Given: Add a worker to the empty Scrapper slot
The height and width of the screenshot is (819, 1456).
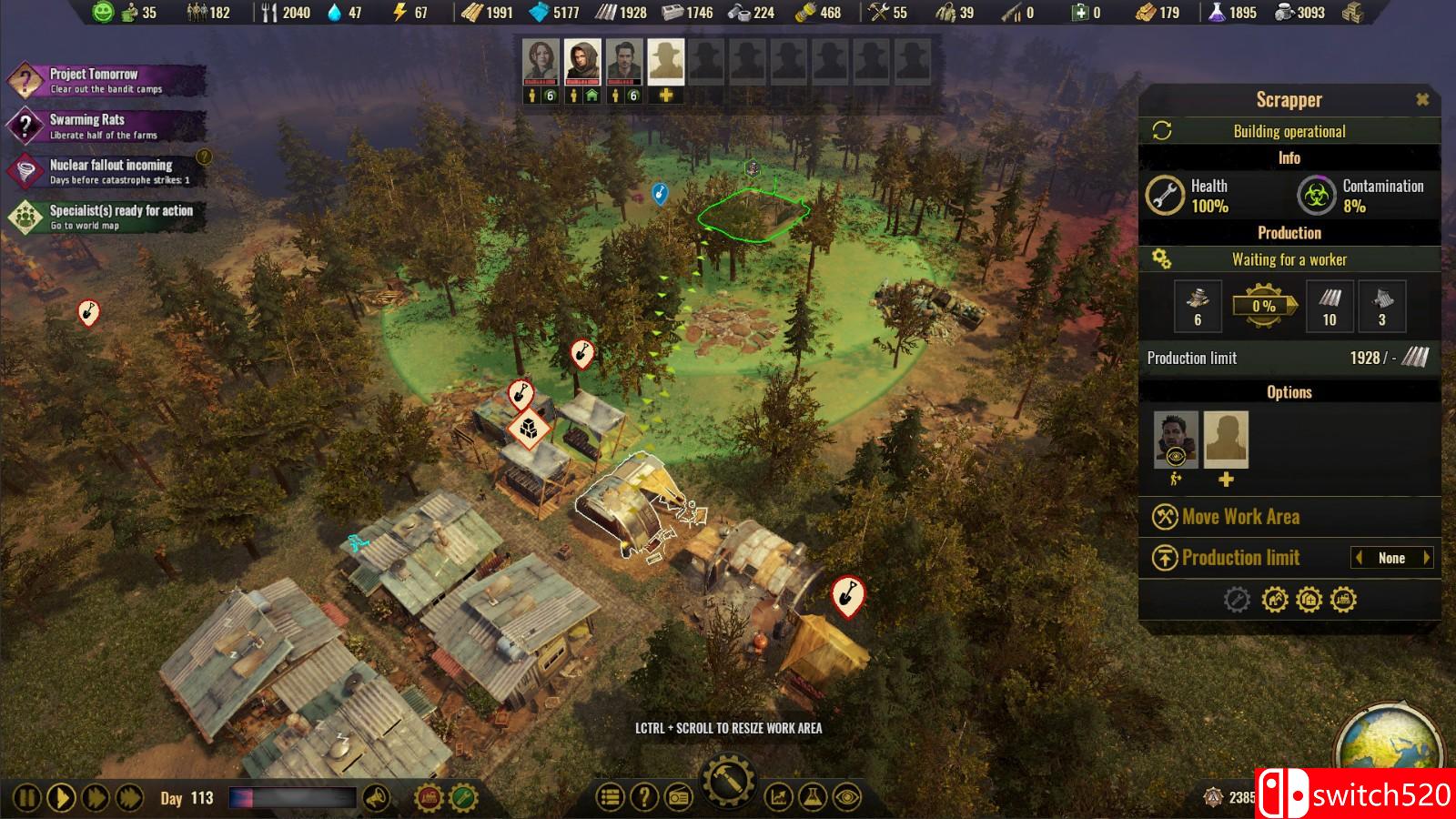Looking at the screenshot, I should (x=1226, y=440).
